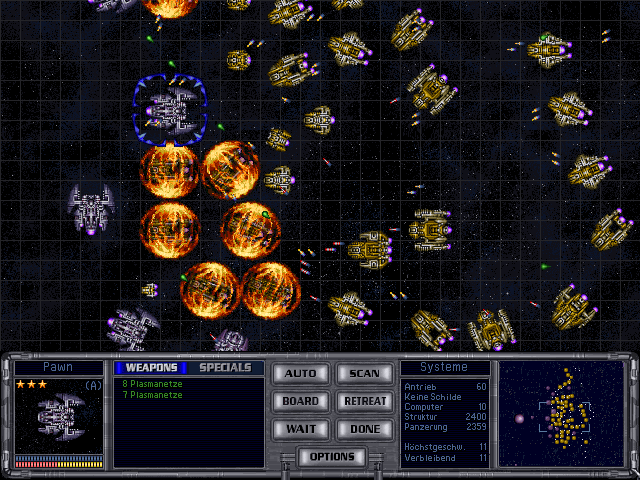Open the Options menu
The image size is (640, 480).
332,457
